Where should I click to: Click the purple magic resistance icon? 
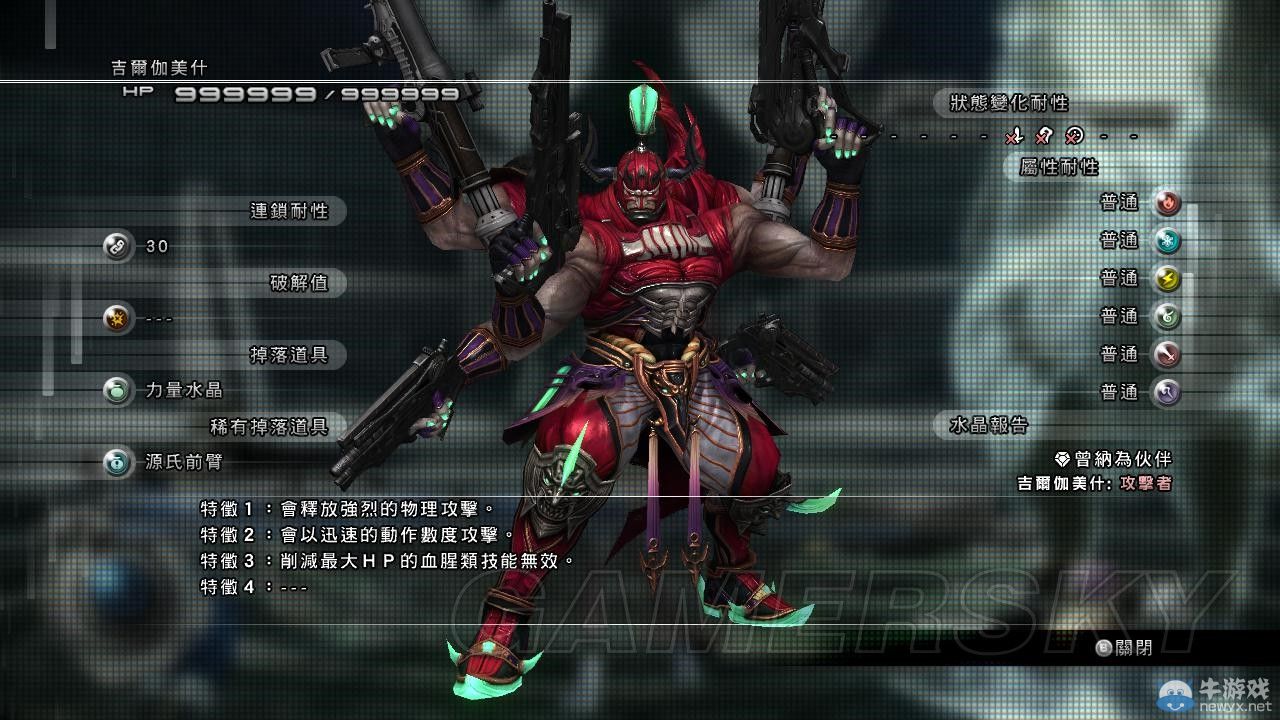click(1166, 392)
